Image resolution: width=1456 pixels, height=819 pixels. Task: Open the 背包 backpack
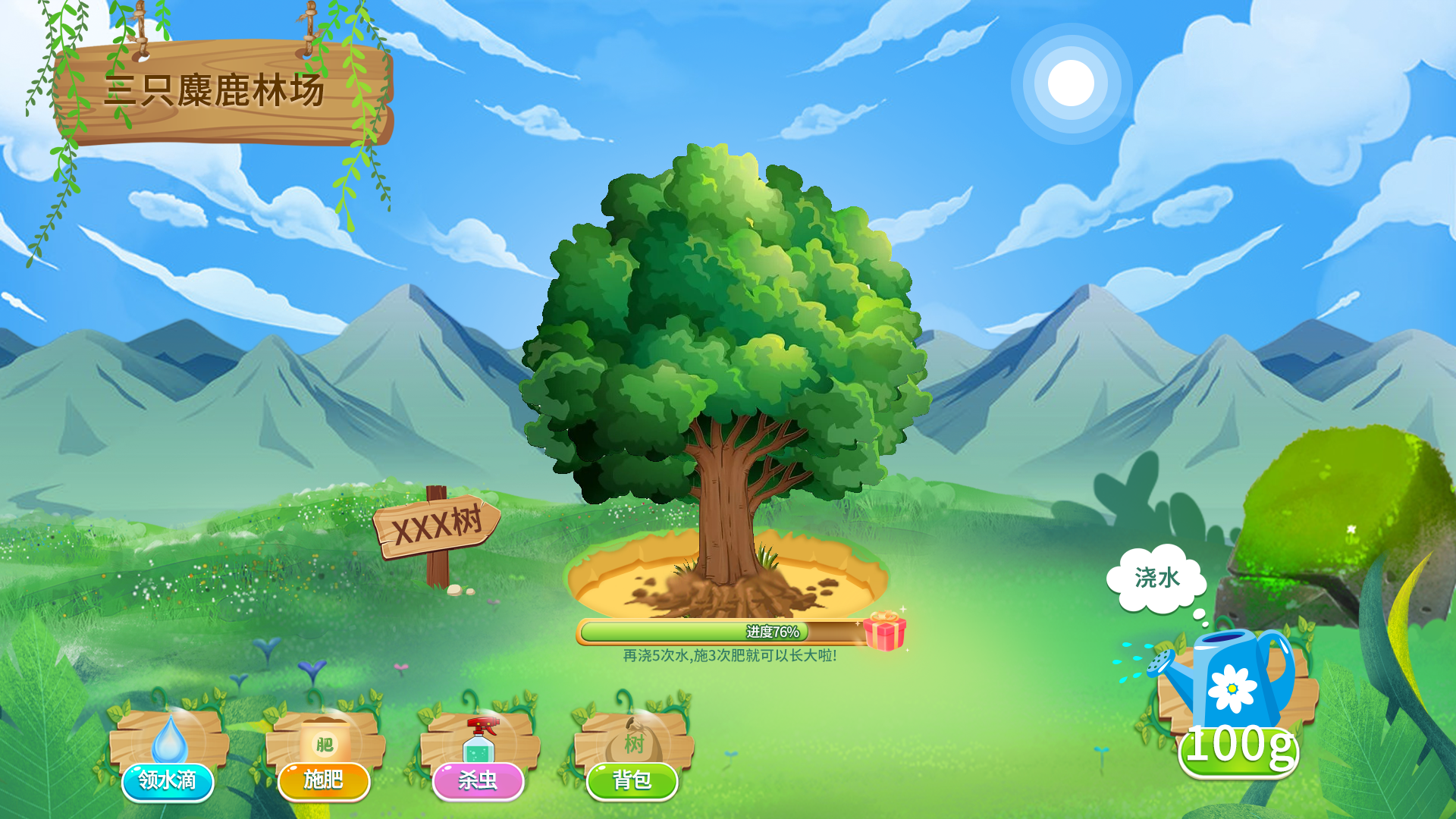[x=632, y=779]
